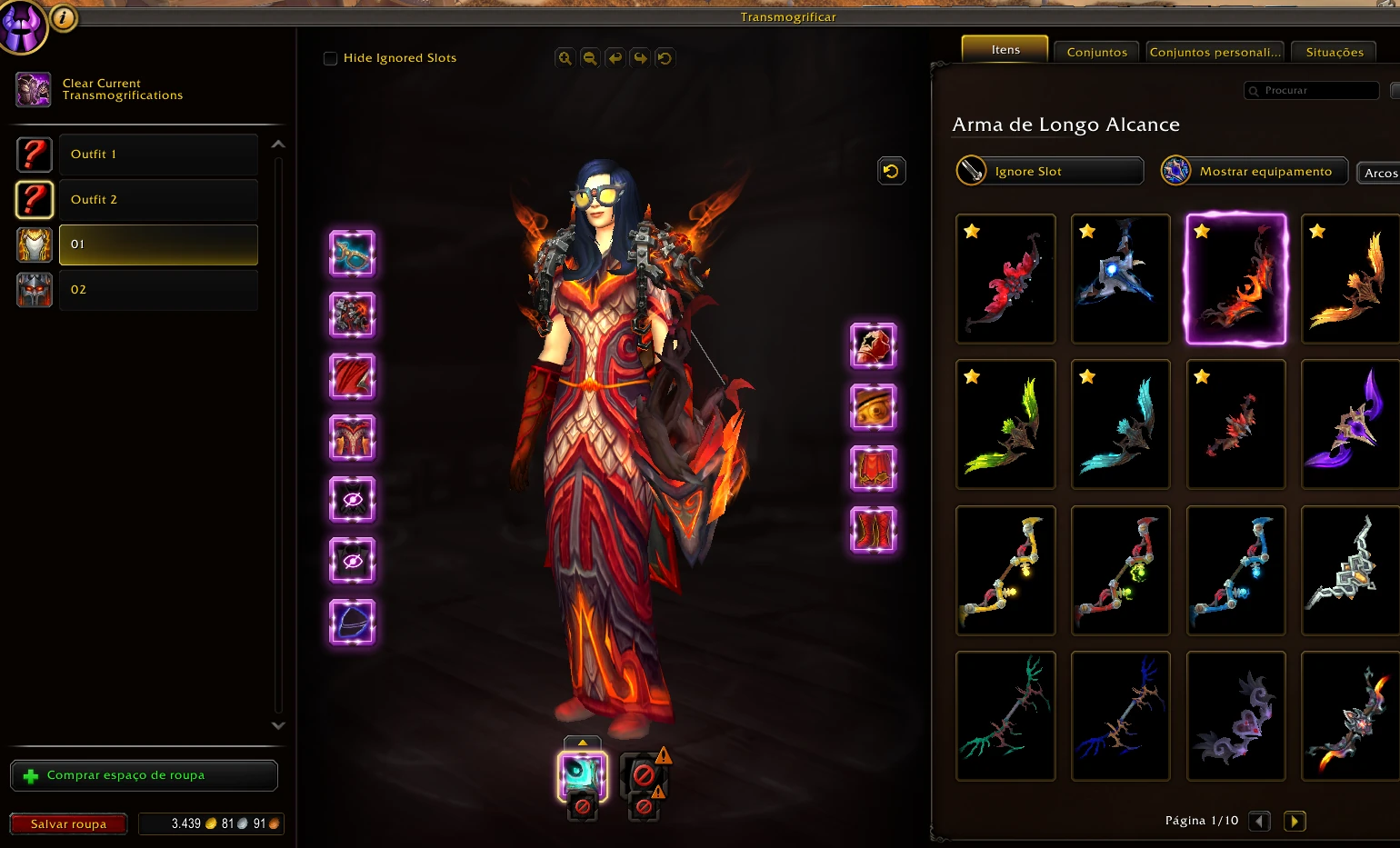Screen dimensions: 1400x848
Task: Select the Outfit 1 entry
Action: pos(157,155)
